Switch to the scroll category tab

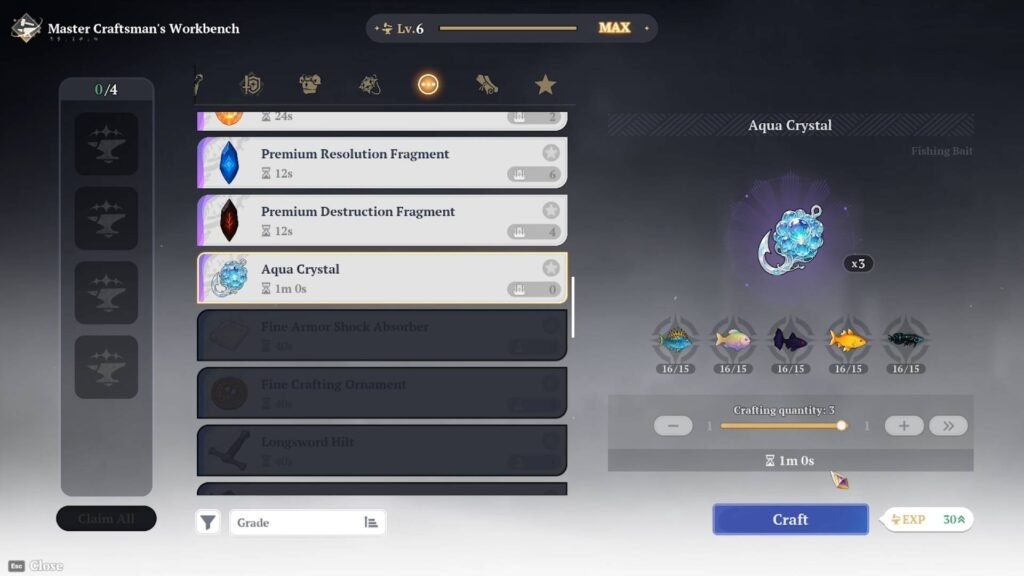487,85
